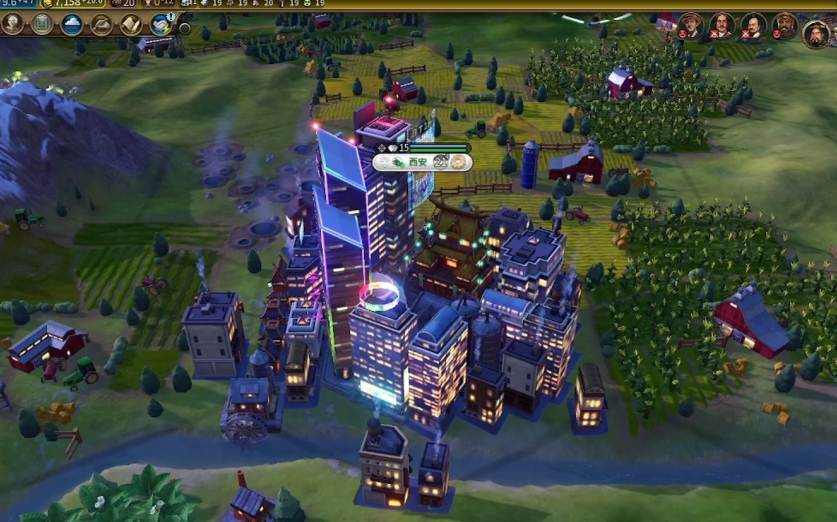The width and height of the screenshot is (837, 522).
Task: Click the gear production icon on 西安 banner
Action: pos(459,162)
